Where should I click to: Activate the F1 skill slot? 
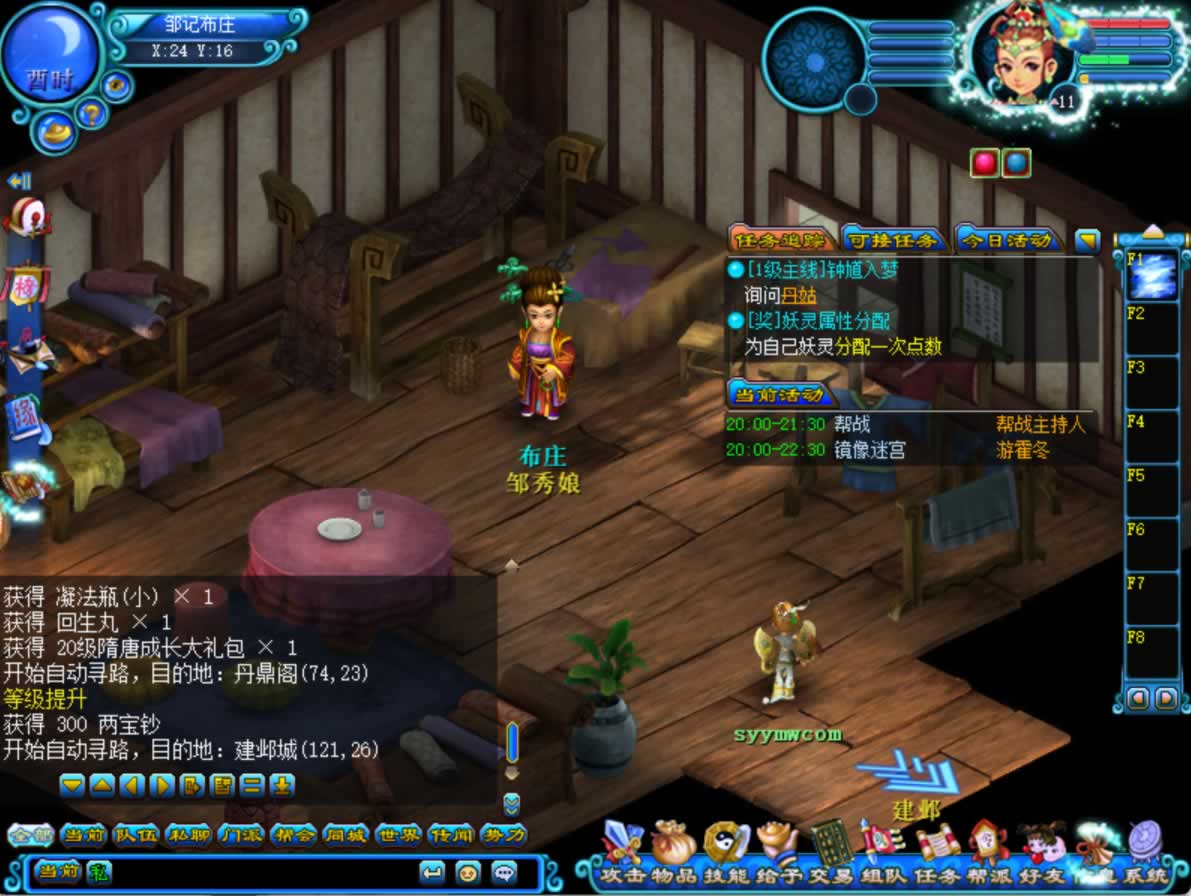(1152, 275)
